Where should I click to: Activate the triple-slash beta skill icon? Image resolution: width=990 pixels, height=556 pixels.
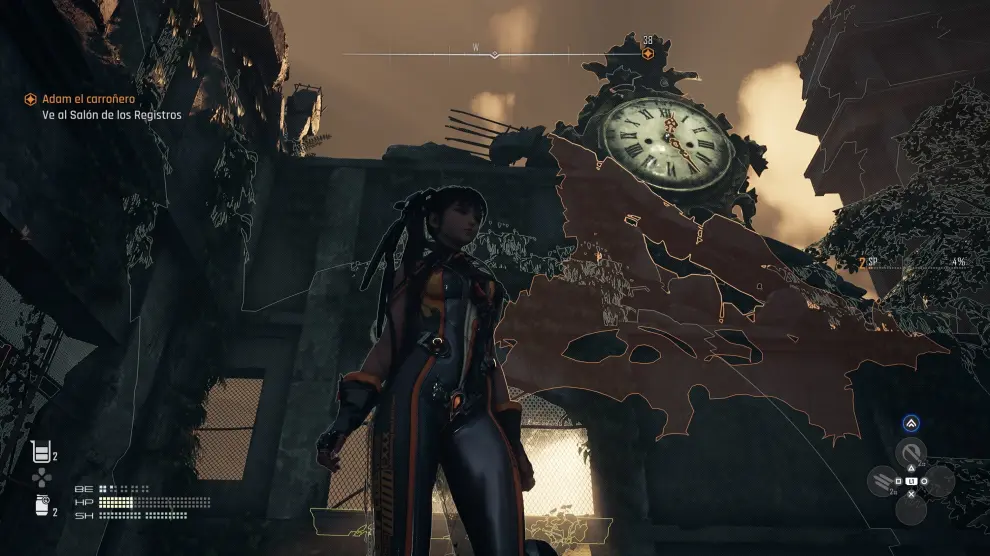tap(883, 482)
